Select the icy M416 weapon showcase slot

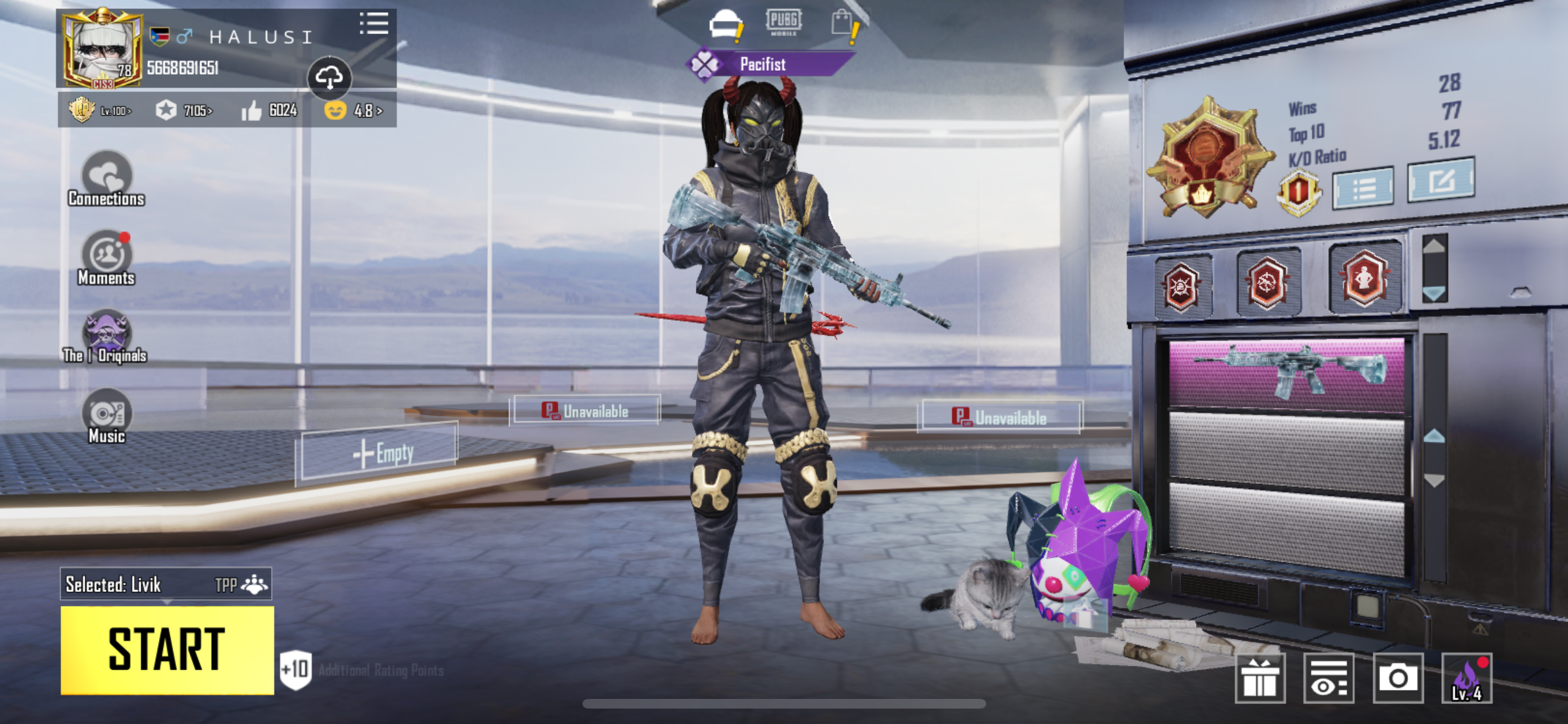click(x=1286, y=373)
